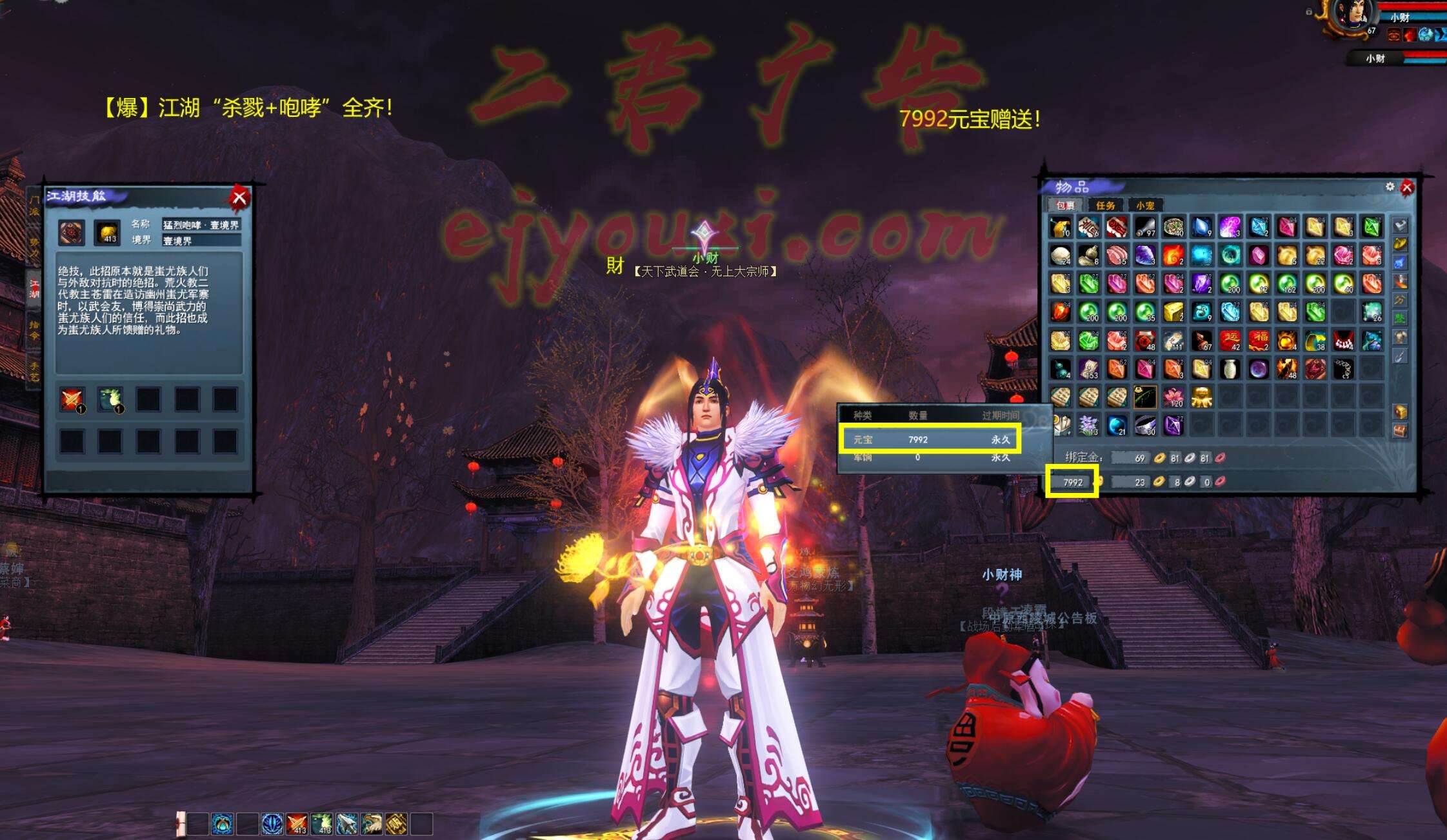Select the 包裹 bag tab

pos(1065,205)
